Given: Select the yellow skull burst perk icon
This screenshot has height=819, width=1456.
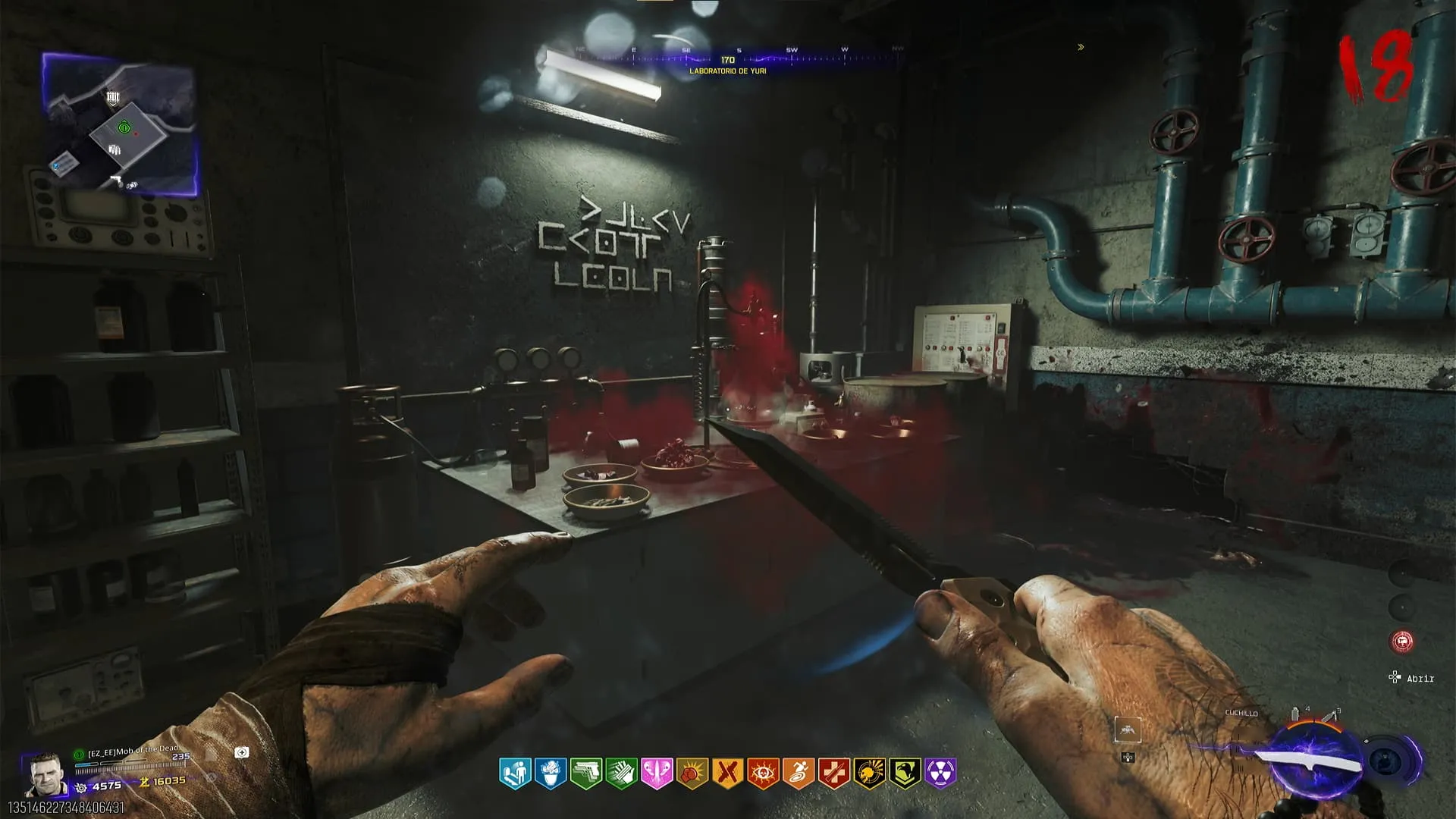Looking at the screenshot, I should (870, 773).
